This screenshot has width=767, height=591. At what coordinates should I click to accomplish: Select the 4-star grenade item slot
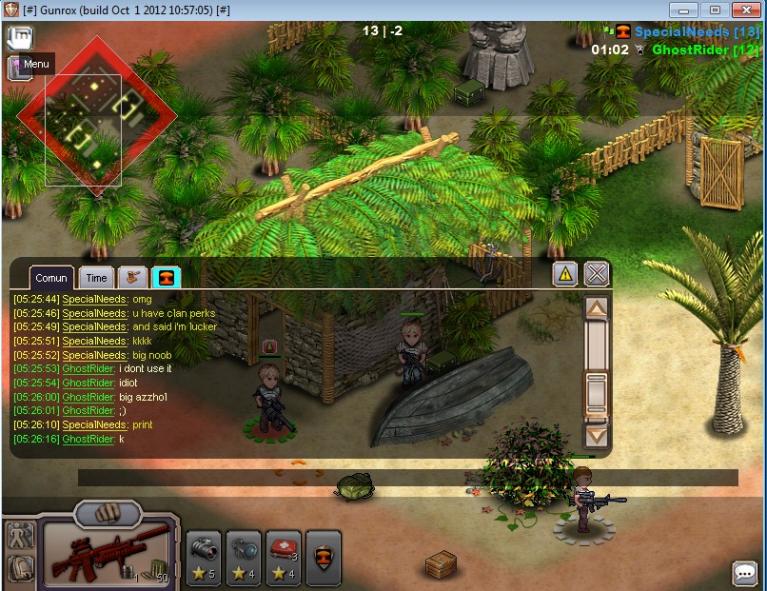[244, 557]
